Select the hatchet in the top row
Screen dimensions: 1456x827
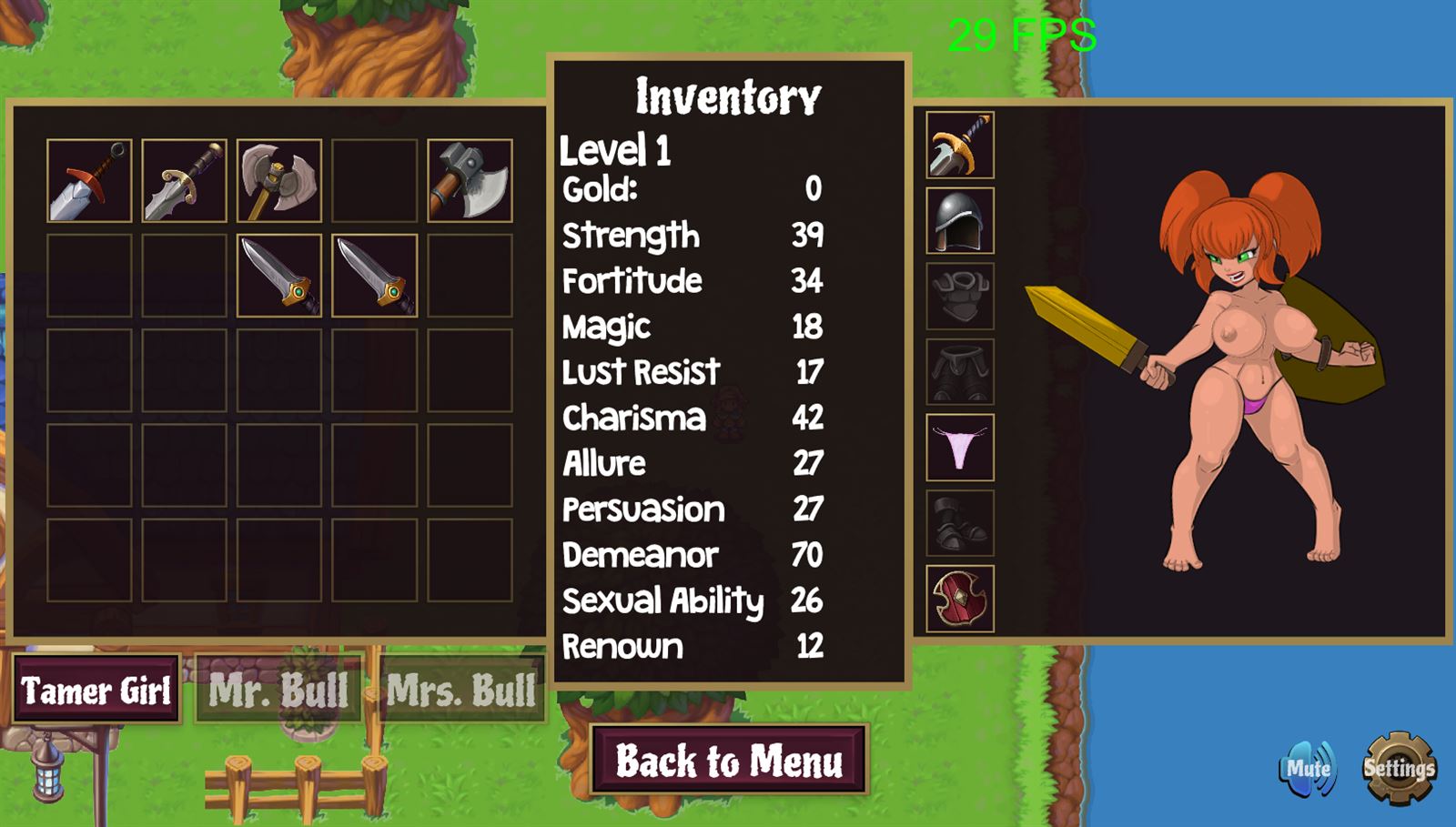(470, 181)
